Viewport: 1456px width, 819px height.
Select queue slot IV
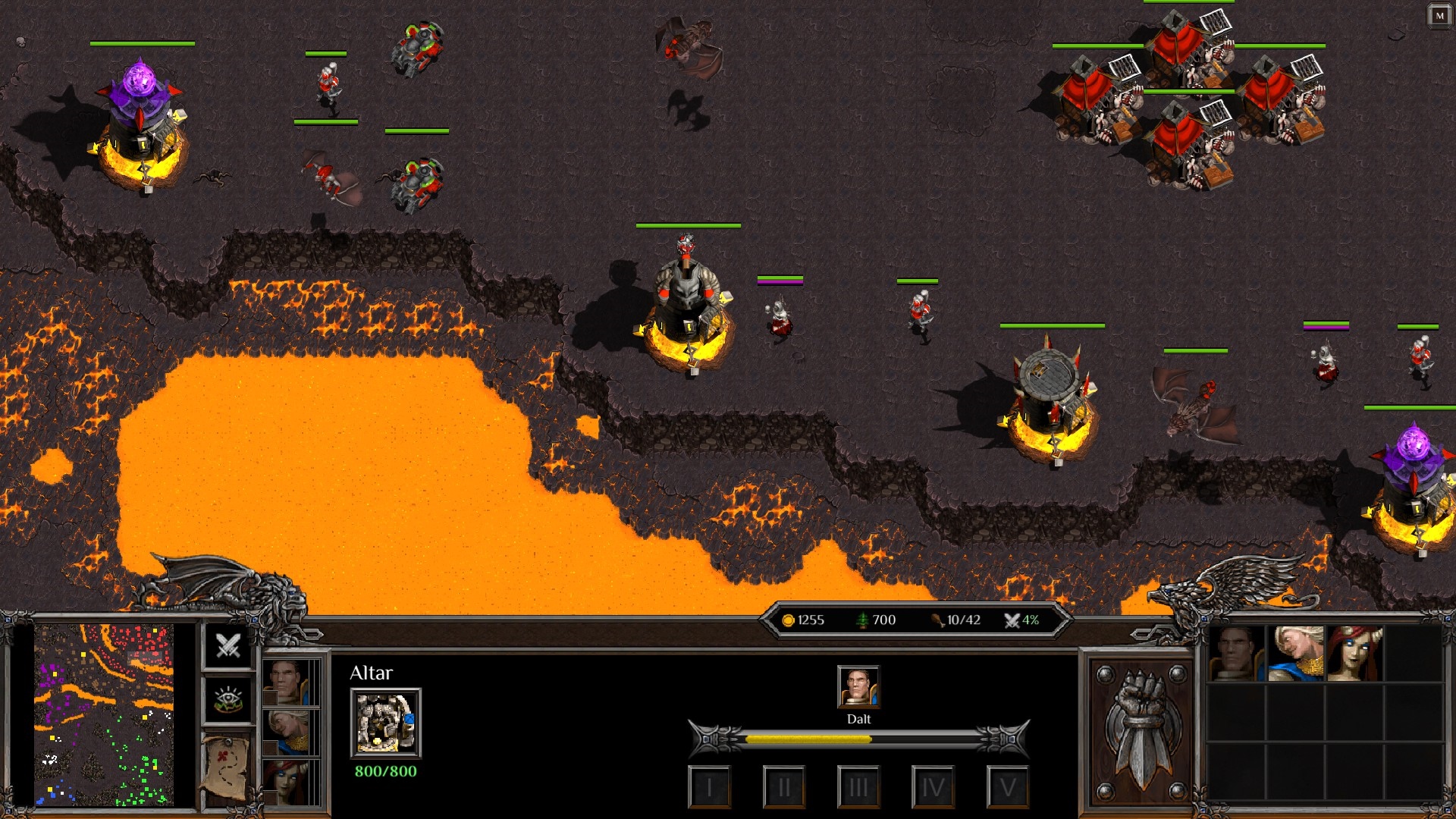click(x=932, y=787)
